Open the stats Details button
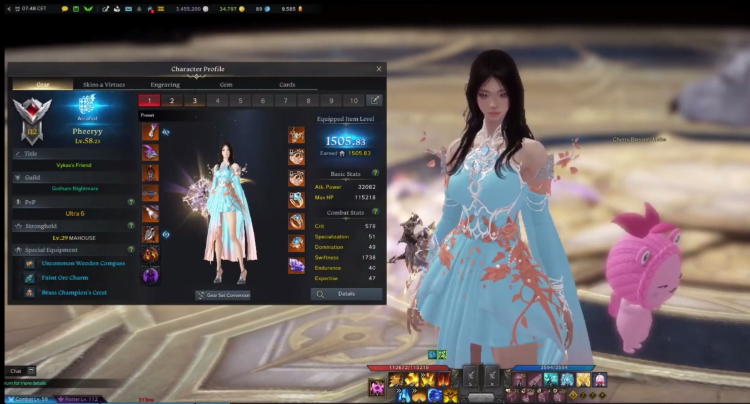The image size is (750, 404). coord(346,294)
